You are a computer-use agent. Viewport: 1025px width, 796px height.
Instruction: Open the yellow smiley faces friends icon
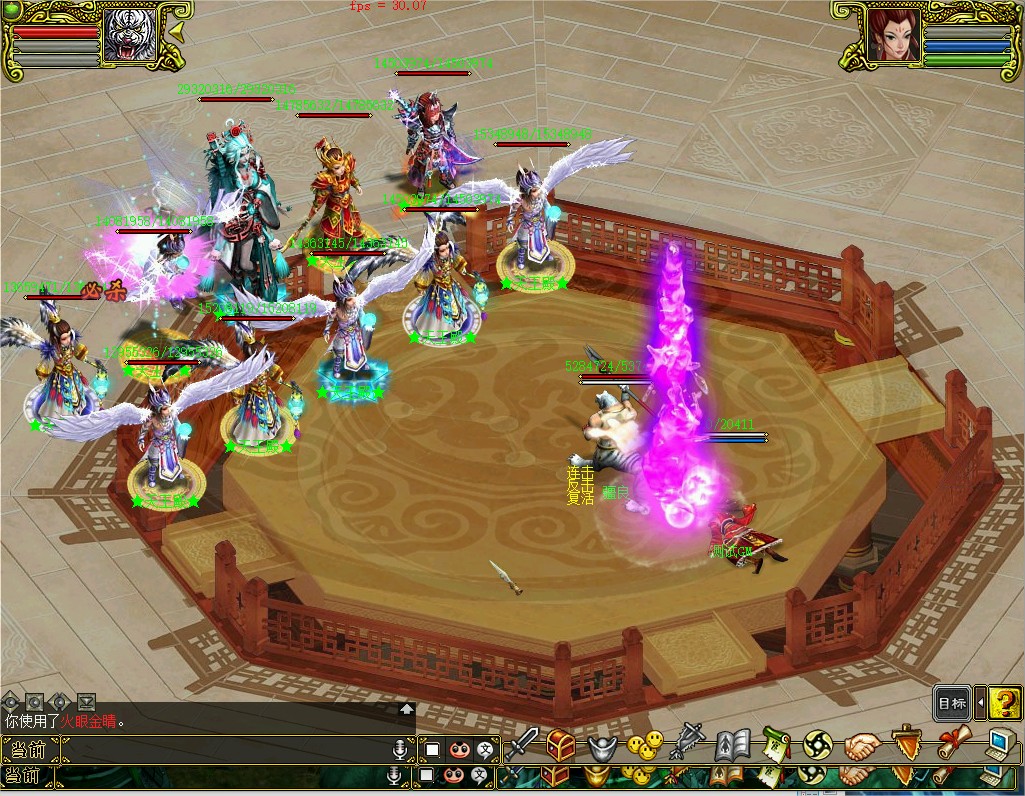pos(645,745)
